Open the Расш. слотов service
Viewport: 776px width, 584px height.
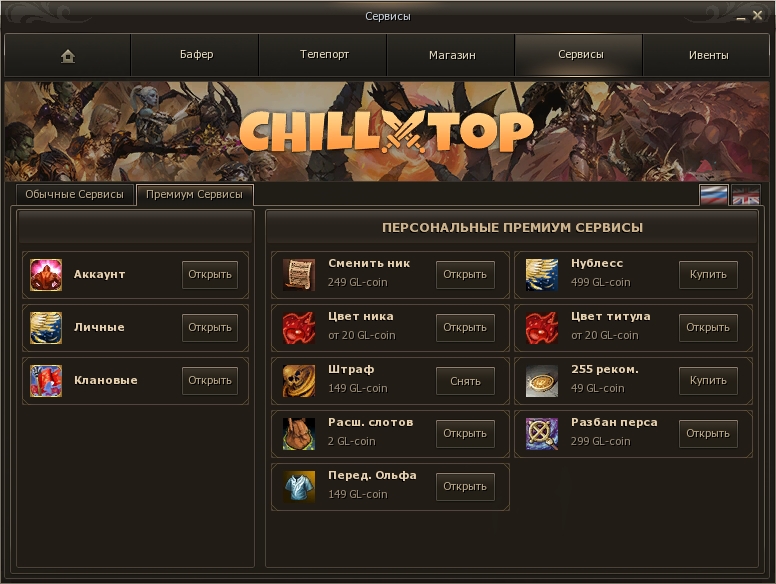(465, 433)
